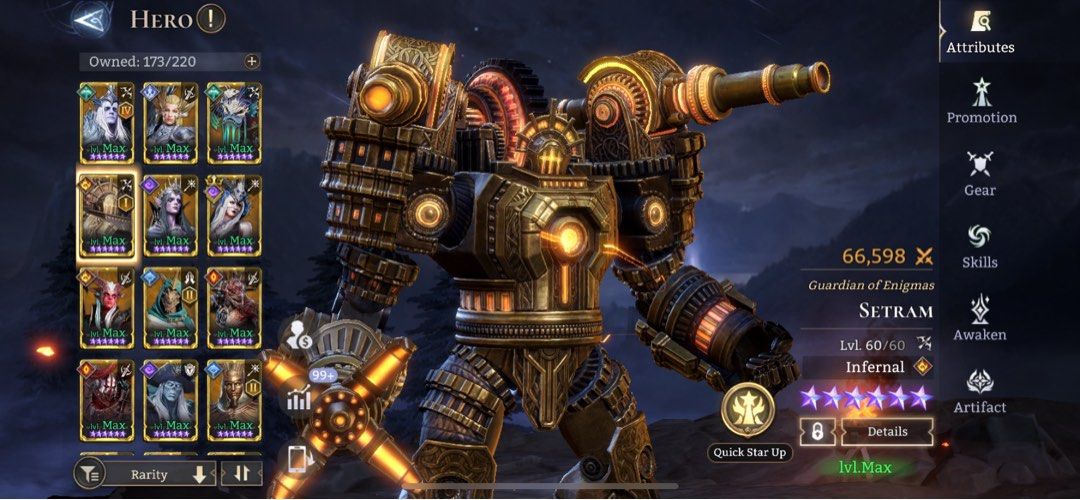
Task: Open the phone device icon
Action: pos(299,459)
